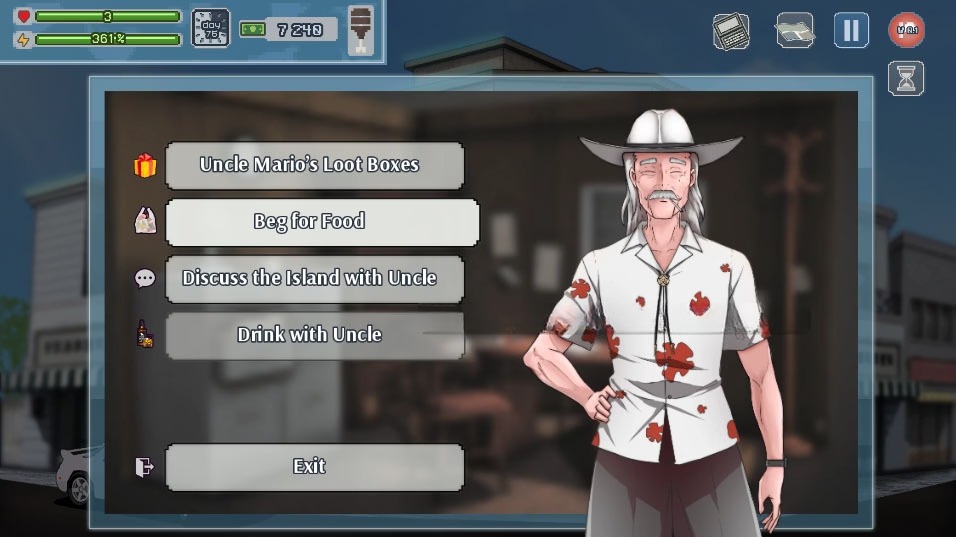Choose the Beg for Food option
The height and width of the screenshot is (537, 956).
[321, 222]
